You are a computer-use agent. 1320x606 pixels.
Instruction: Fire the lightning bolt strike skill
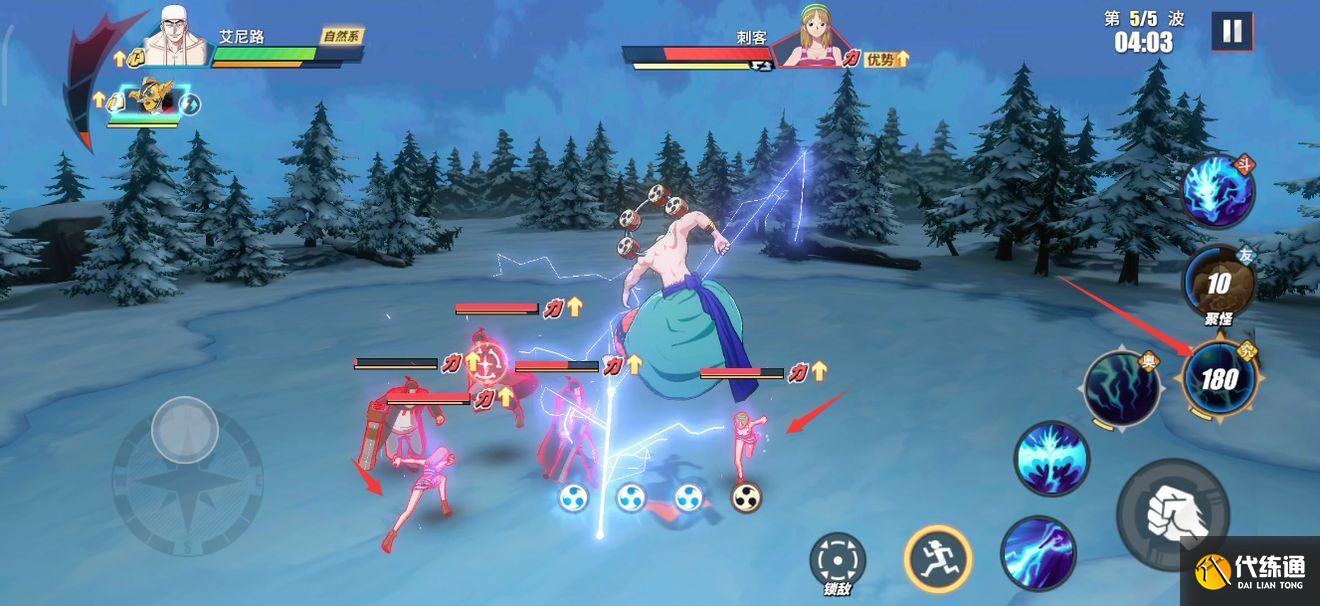click(x=1037, y=553)
